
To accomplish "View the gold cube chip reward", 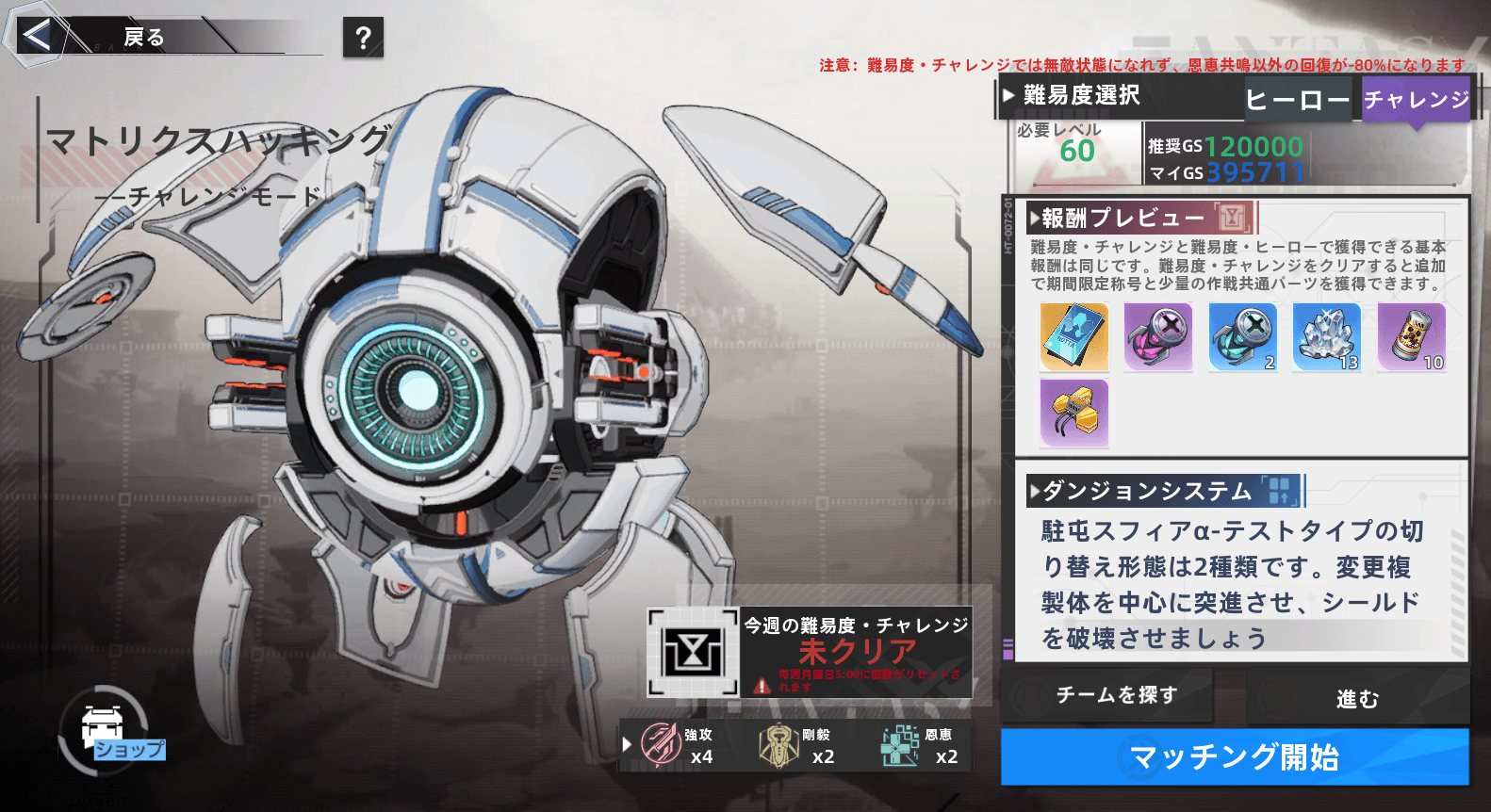I will 1073,413.
